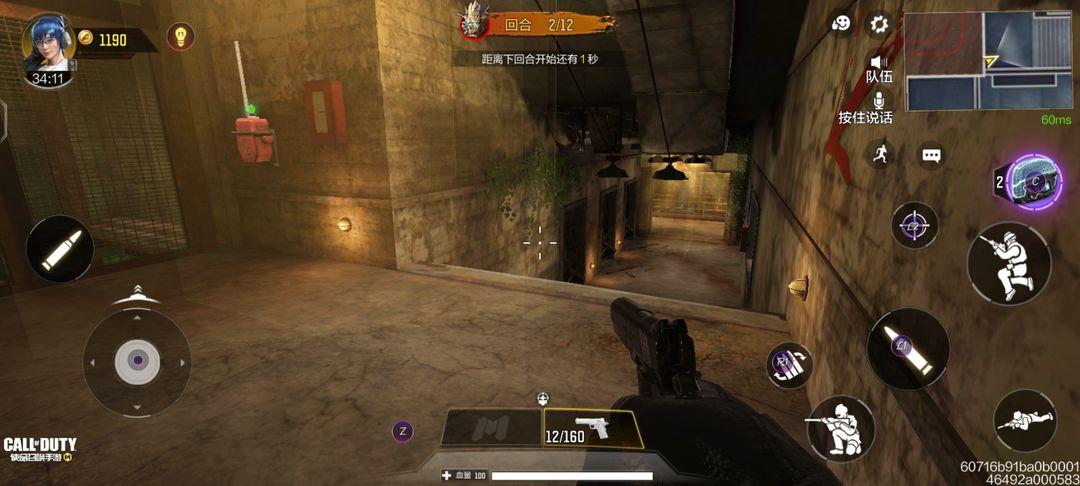
Task: Open the quick chat message bubble
Action: click(x=932, y=156)
